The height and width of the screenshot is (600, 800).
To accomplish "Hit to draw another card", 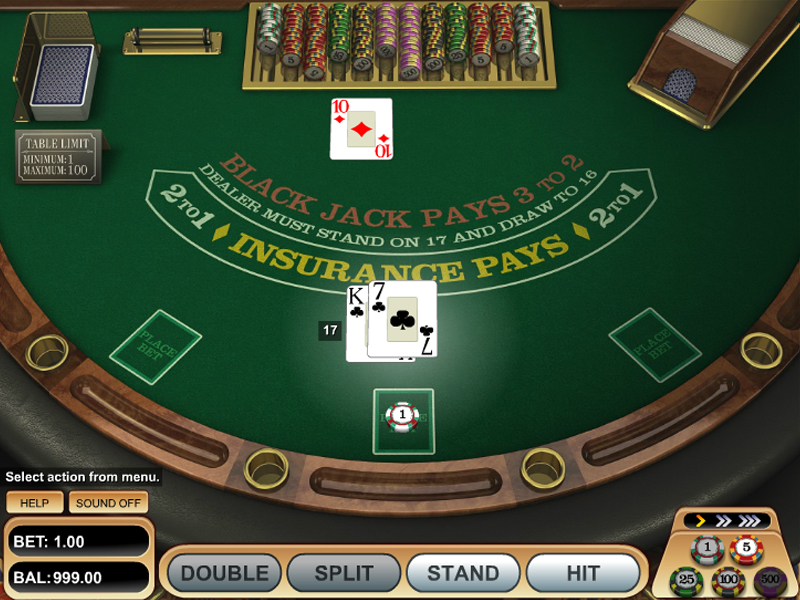I will coord(583,573).
